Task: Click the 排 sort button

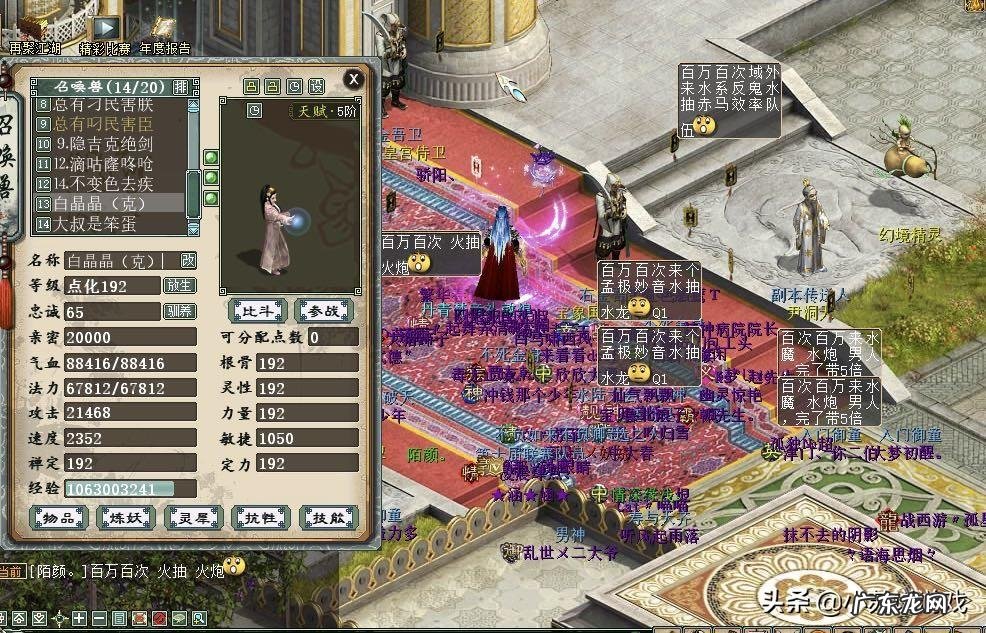Action: (x=180, y=86)
